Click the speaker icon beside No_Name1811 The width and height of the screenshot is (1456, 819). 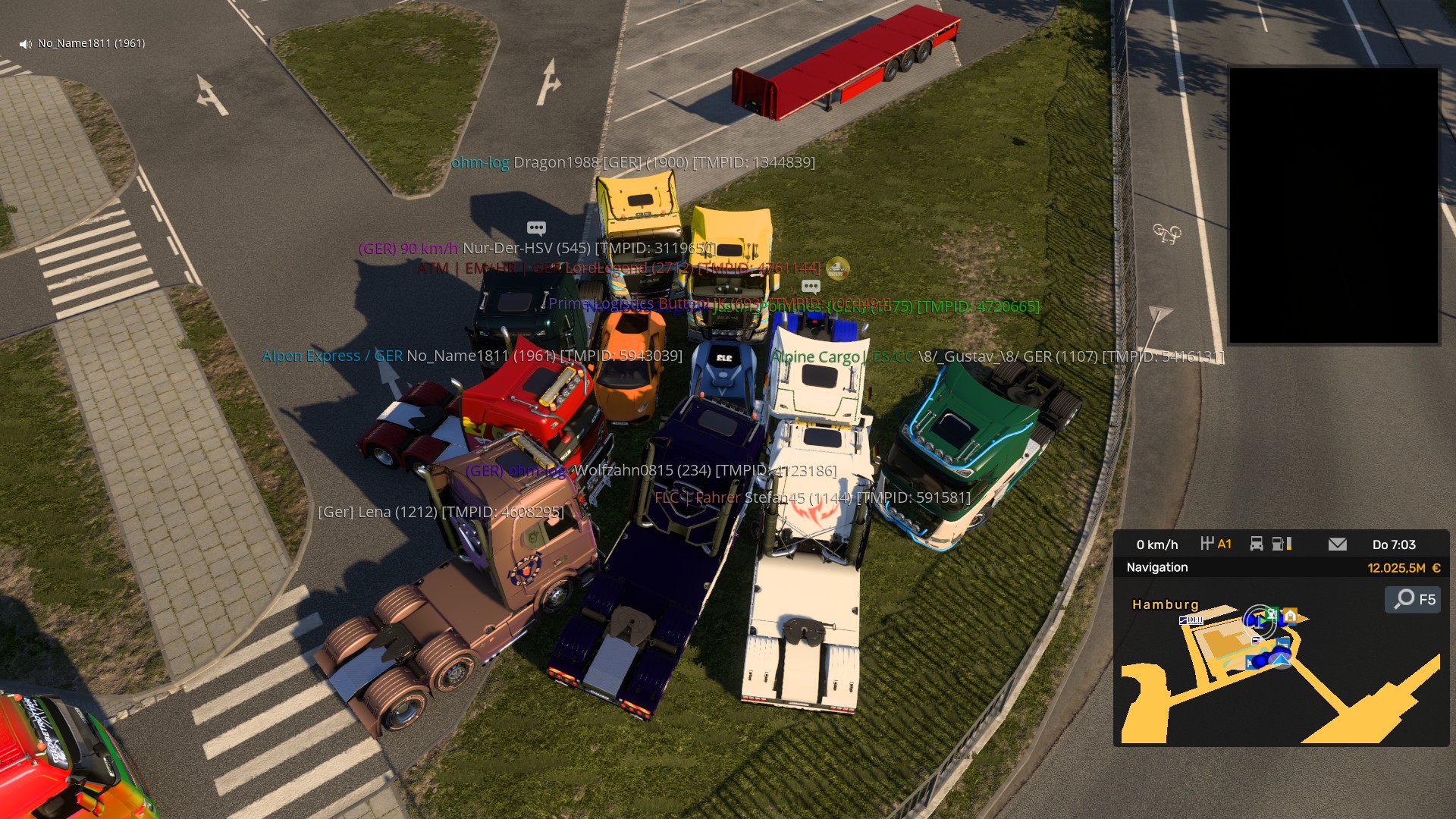[x=26, y=44]
